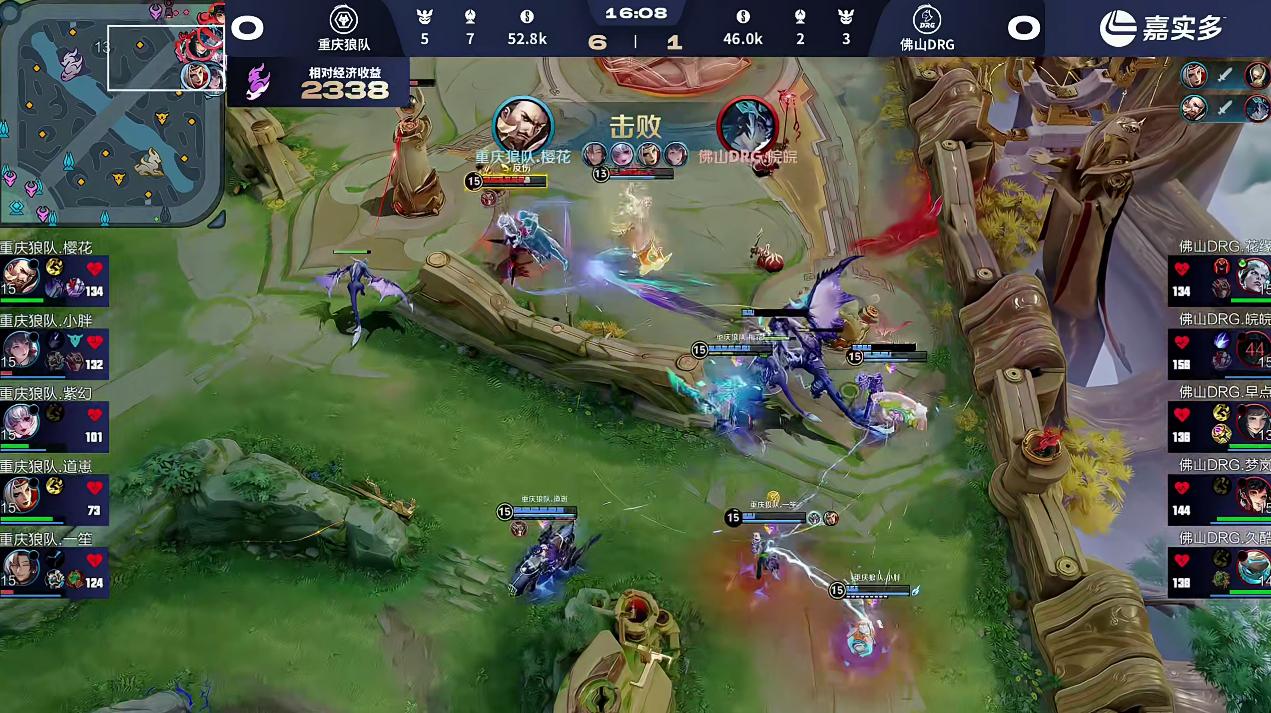Click the 相对经济收益 gold advantage panel

point(319,82)
